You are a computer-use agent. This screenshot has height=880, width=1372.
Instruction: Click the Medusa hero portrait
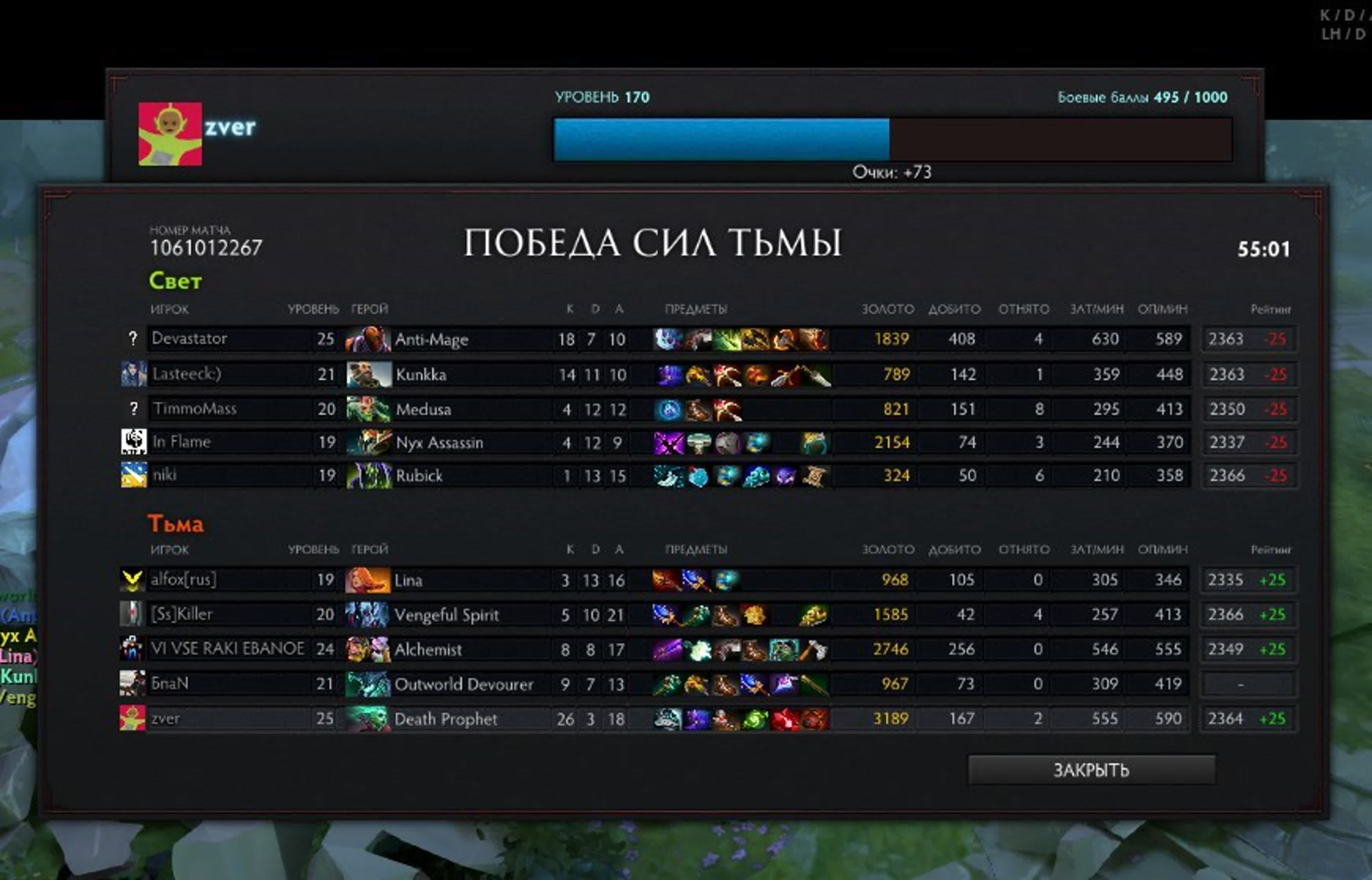click(x=368, y=409)
